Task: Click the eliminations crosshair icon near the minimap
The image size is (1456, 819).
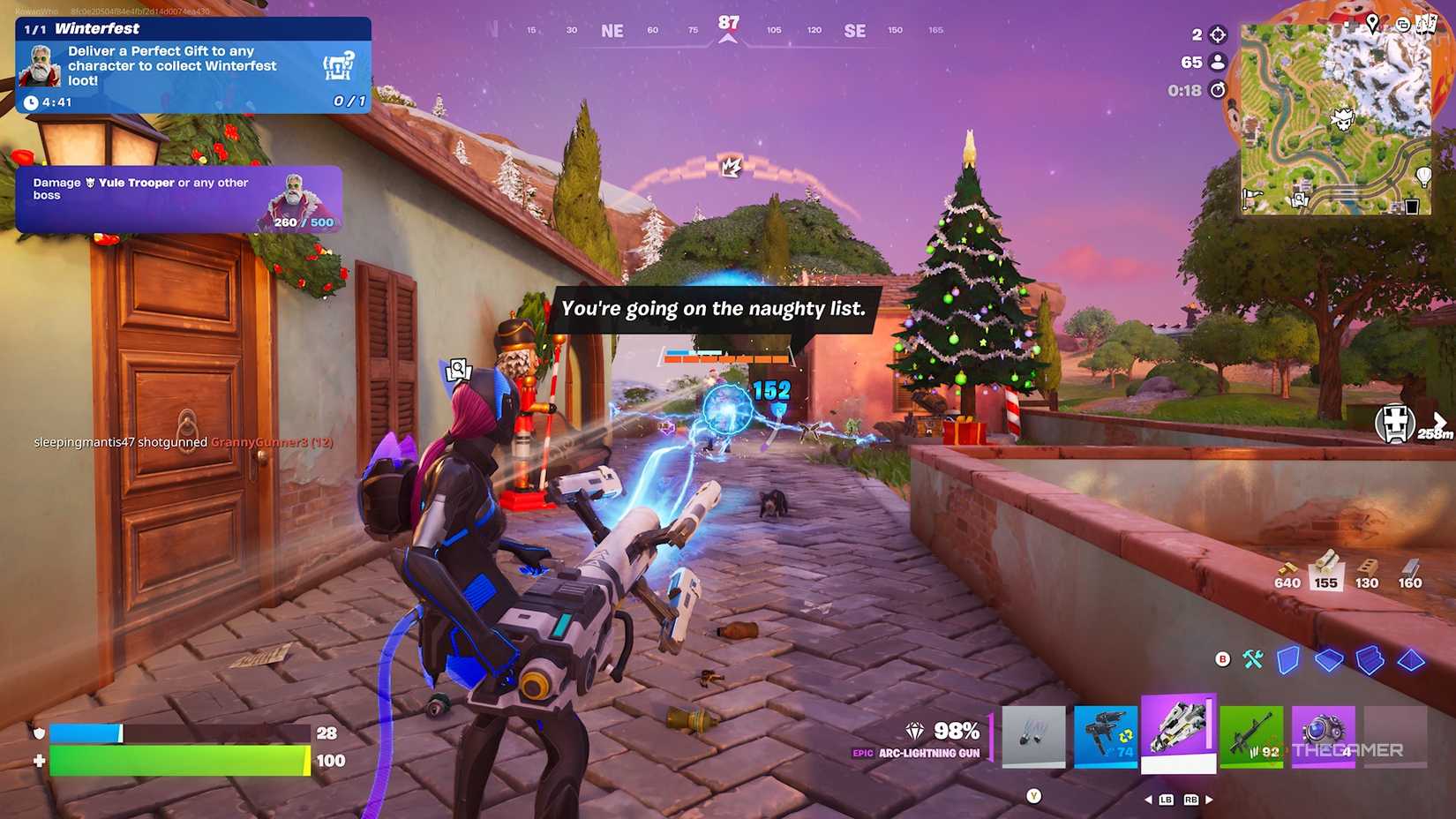Action: click(x=1219, y=37)
